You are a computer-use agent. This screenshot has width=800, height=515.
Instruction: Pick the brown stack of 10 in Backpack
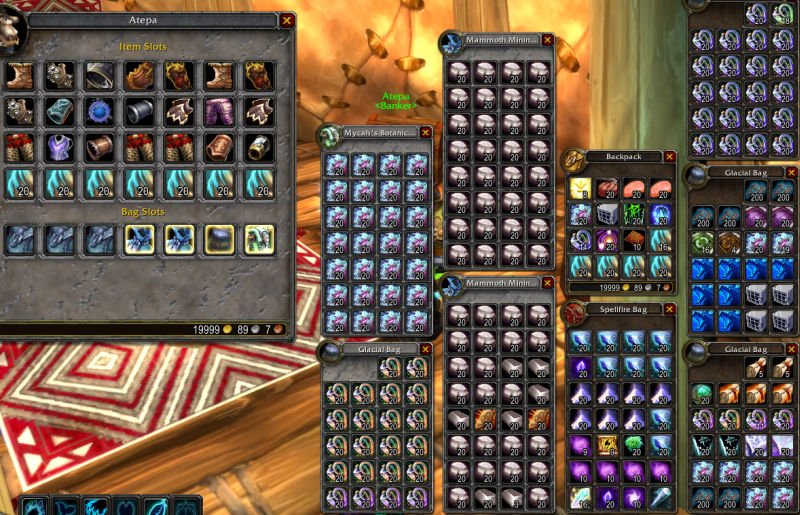634,240
